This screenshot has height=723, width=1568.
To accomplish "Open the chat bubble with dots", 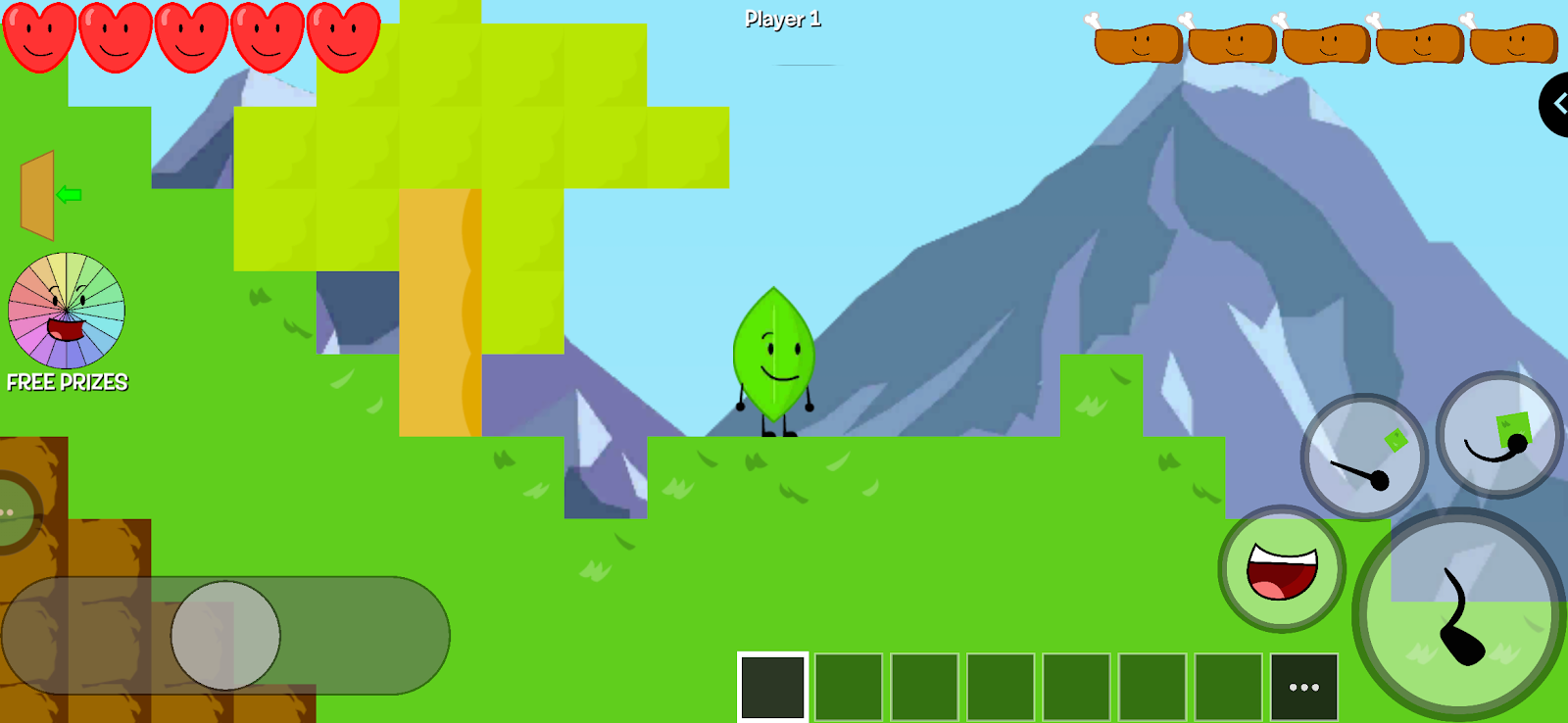I will [x=12, y=512].
